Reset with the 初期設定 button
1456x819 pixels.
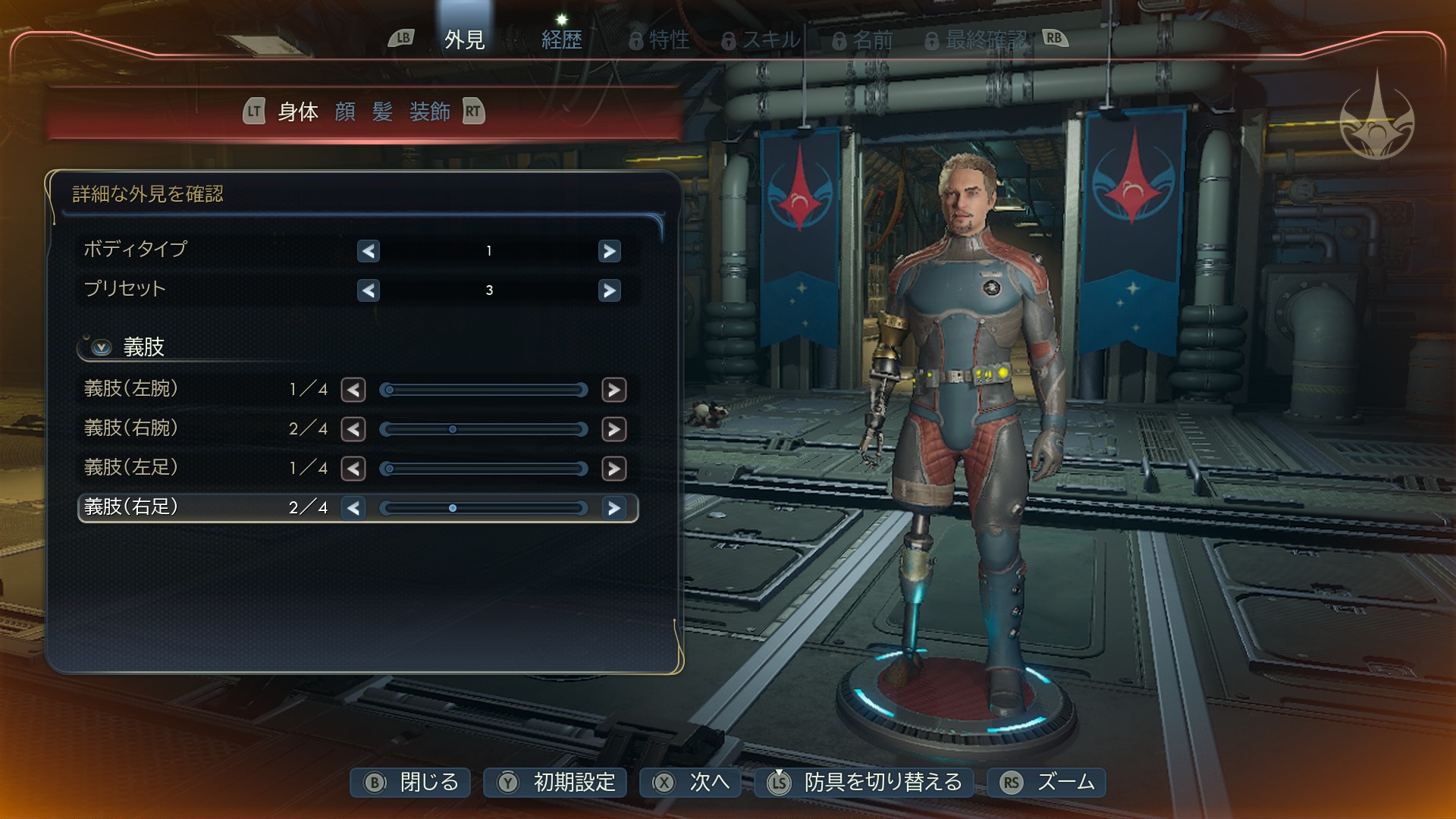pyautogui.click(x=555, y=783)
